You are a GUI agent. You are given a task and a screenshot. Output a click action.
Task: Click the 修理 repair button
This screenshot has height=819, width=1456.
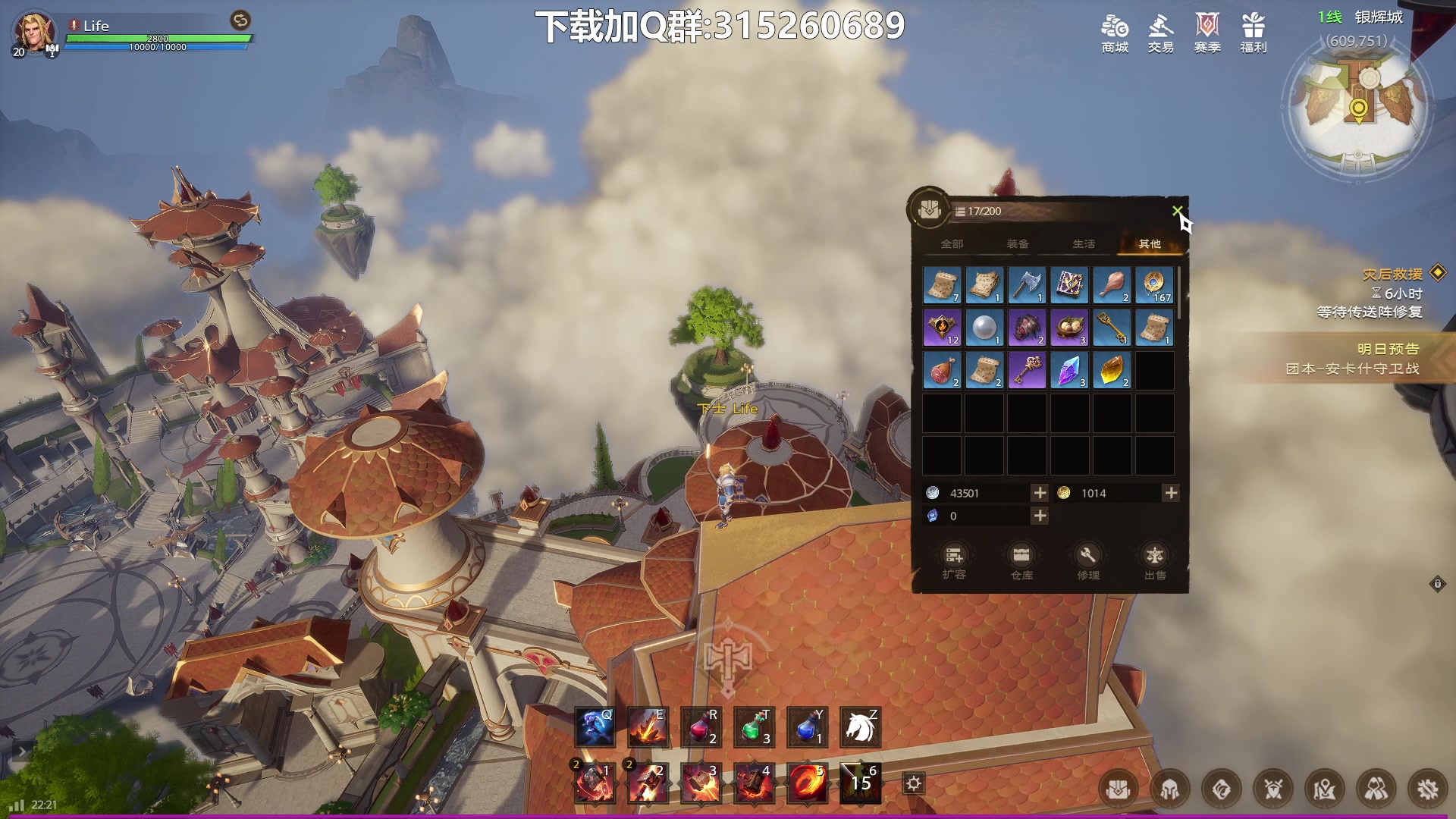coord(1088,561)
